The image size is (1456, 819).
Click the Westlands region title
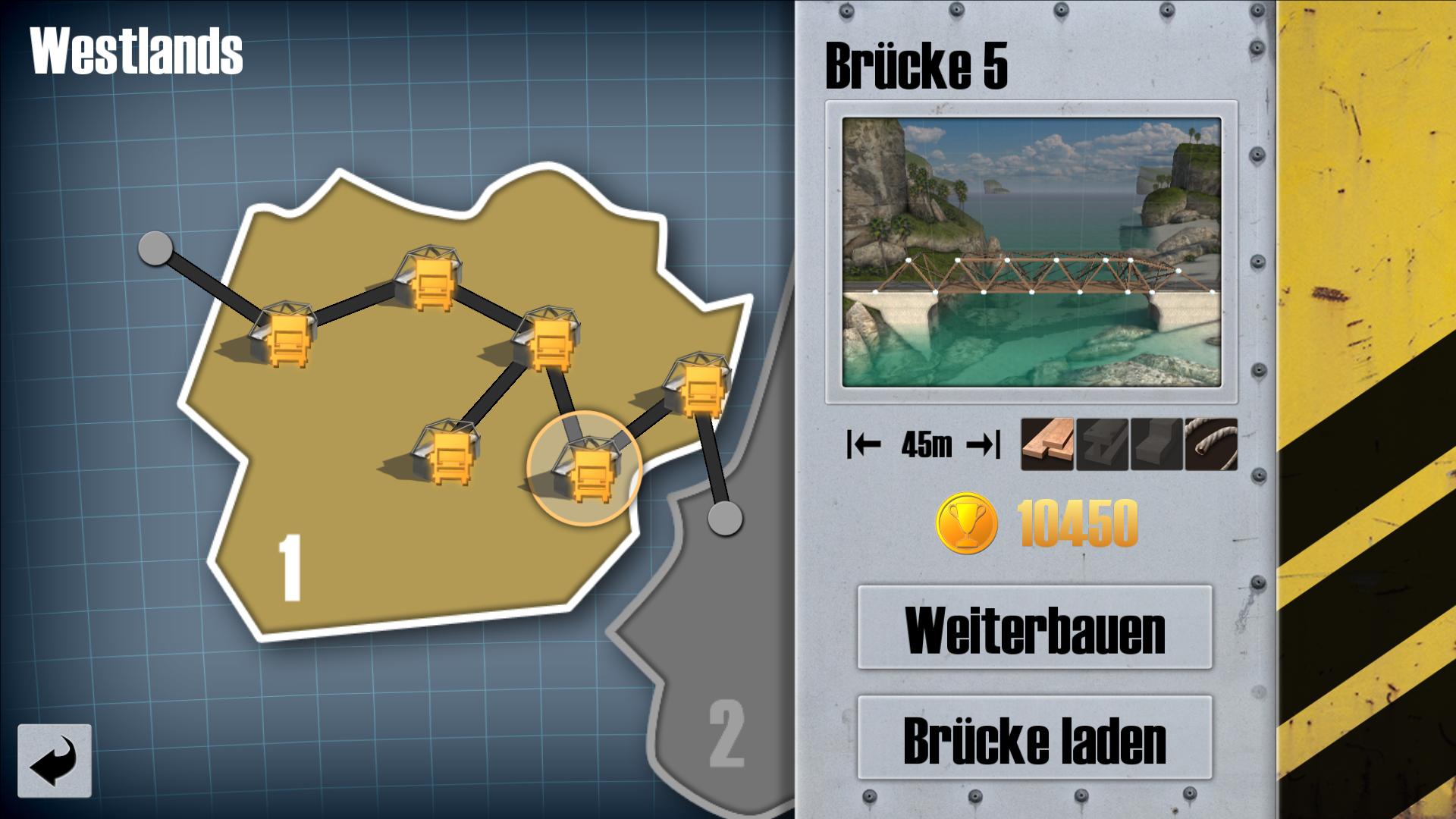[x=134, y=49]
